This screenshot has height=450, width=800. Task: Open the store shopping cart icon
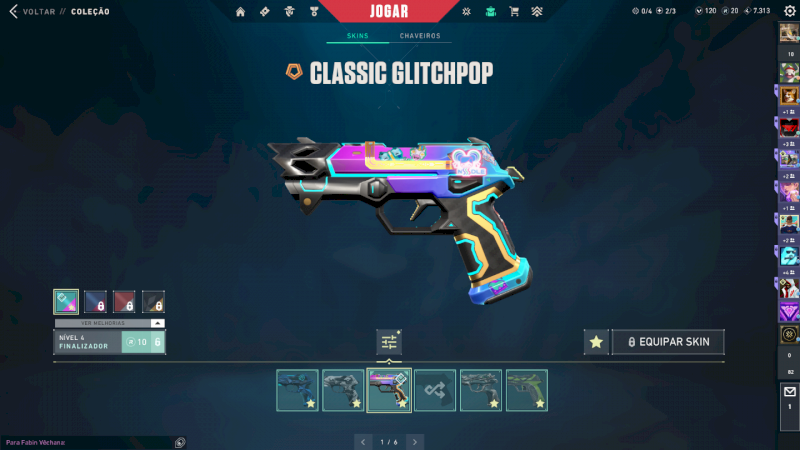point(514,12)
